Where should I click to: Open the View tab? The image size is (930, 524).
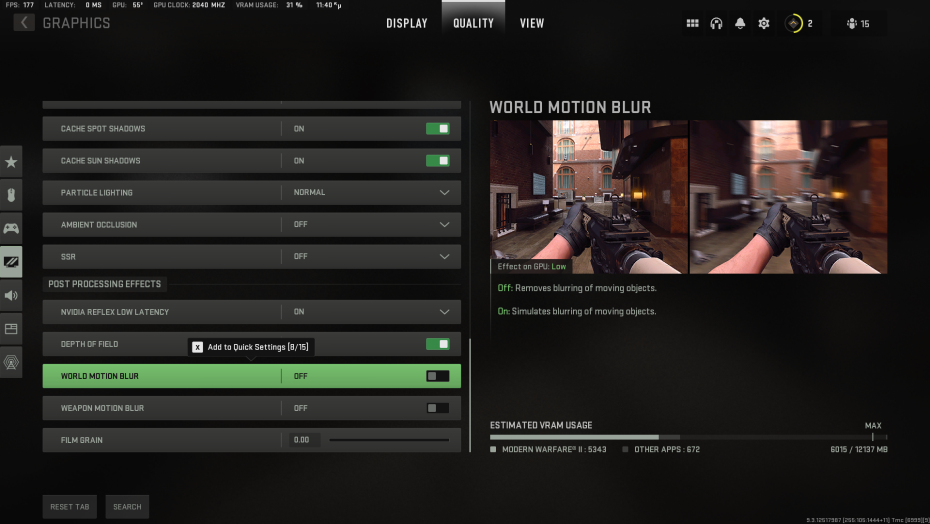pos(532,23)
